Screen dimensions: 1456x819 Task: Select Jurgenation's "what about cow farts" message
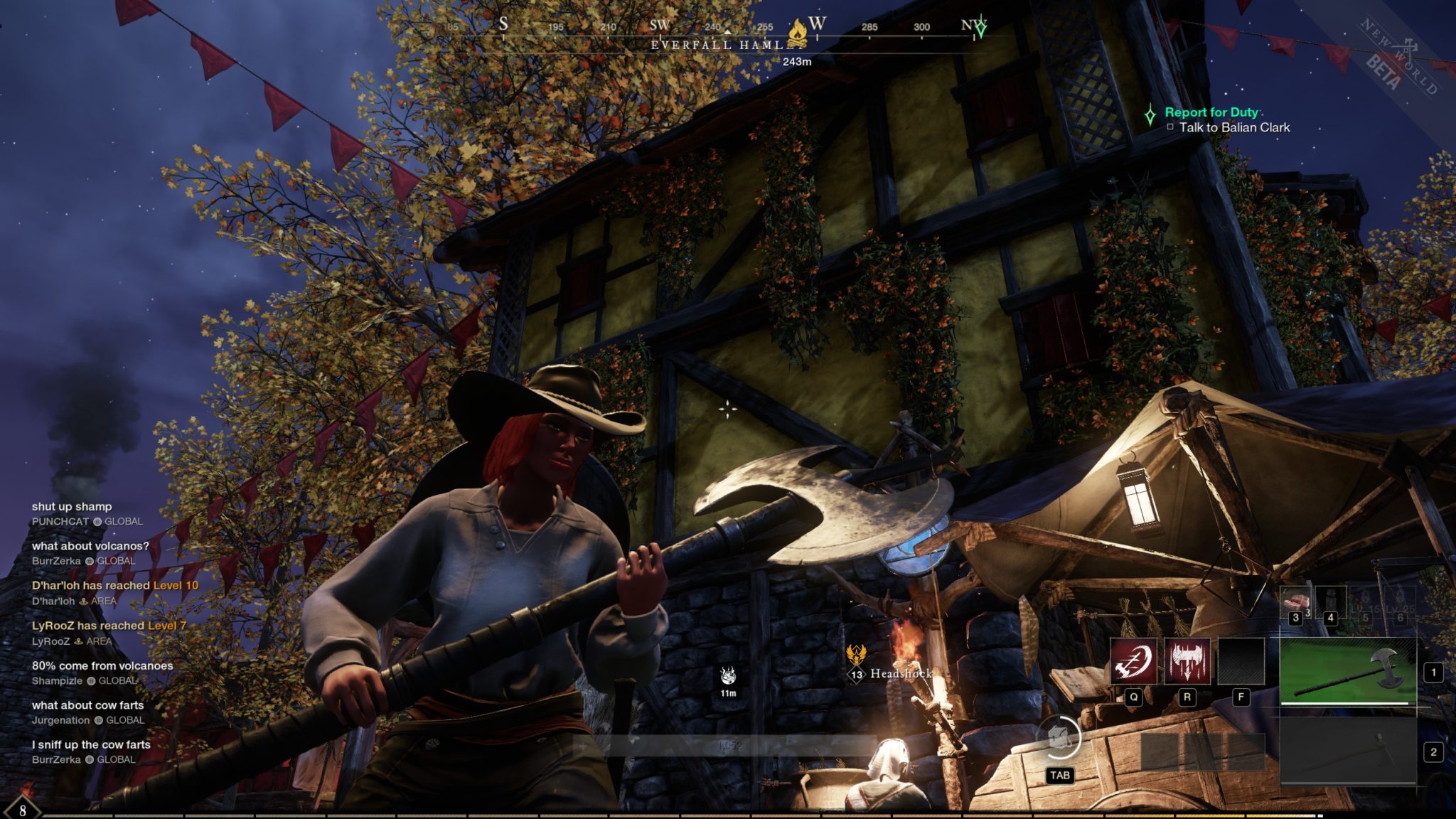tap(87, 705)
